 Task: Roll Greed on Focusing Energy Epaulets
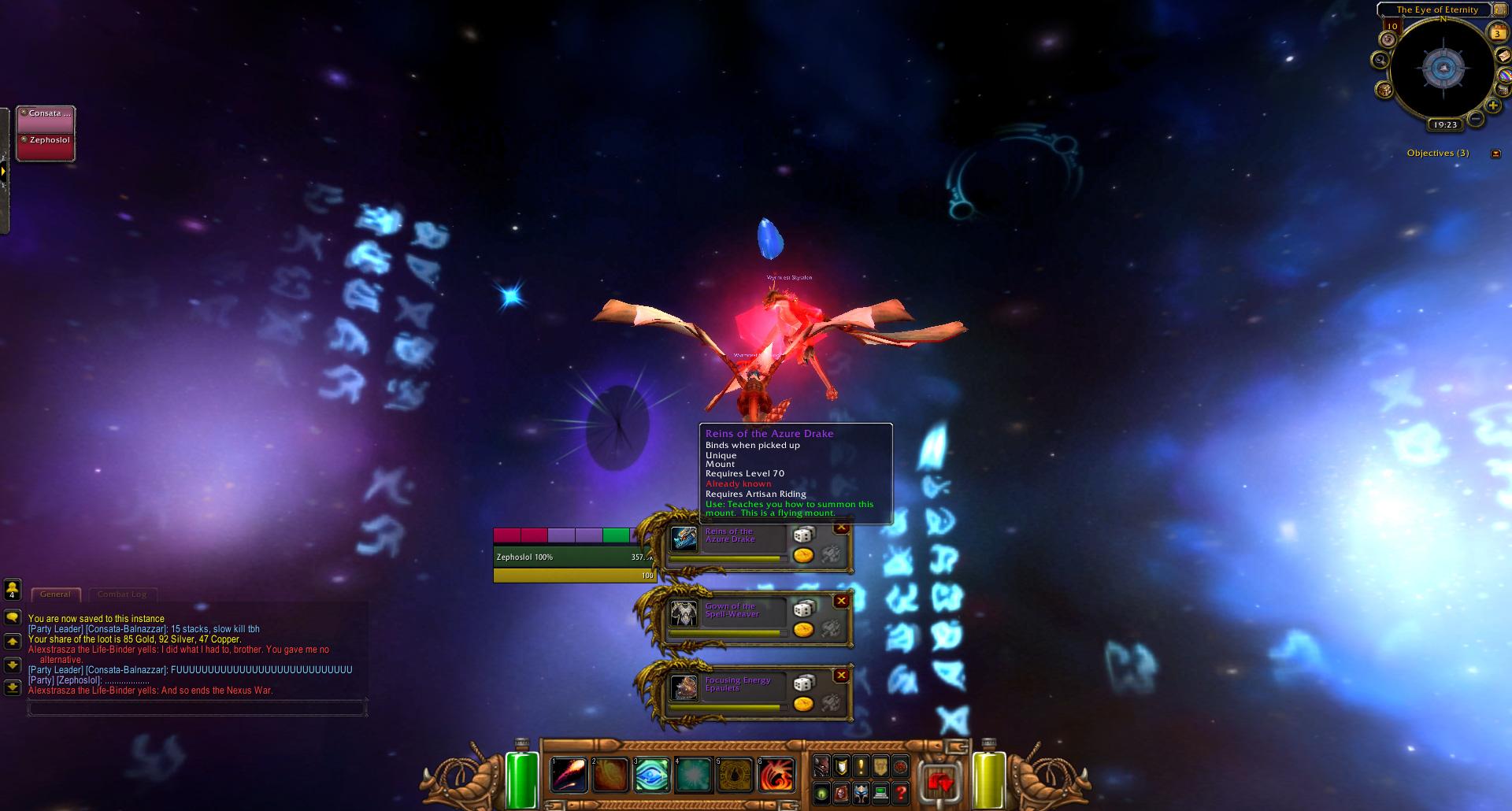coord(803,703)
